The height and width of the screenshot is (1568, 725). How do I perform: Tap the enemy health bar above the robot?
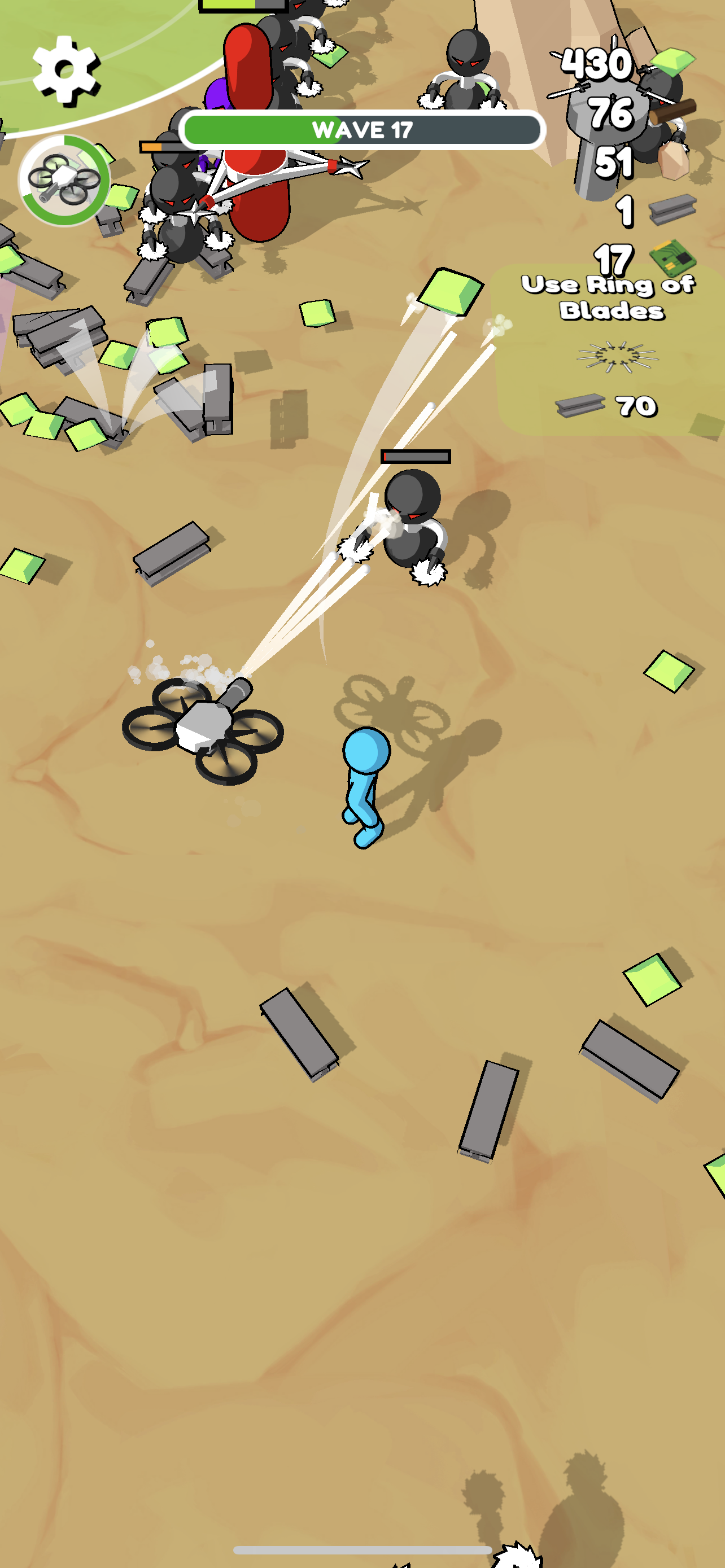point(416,455)
